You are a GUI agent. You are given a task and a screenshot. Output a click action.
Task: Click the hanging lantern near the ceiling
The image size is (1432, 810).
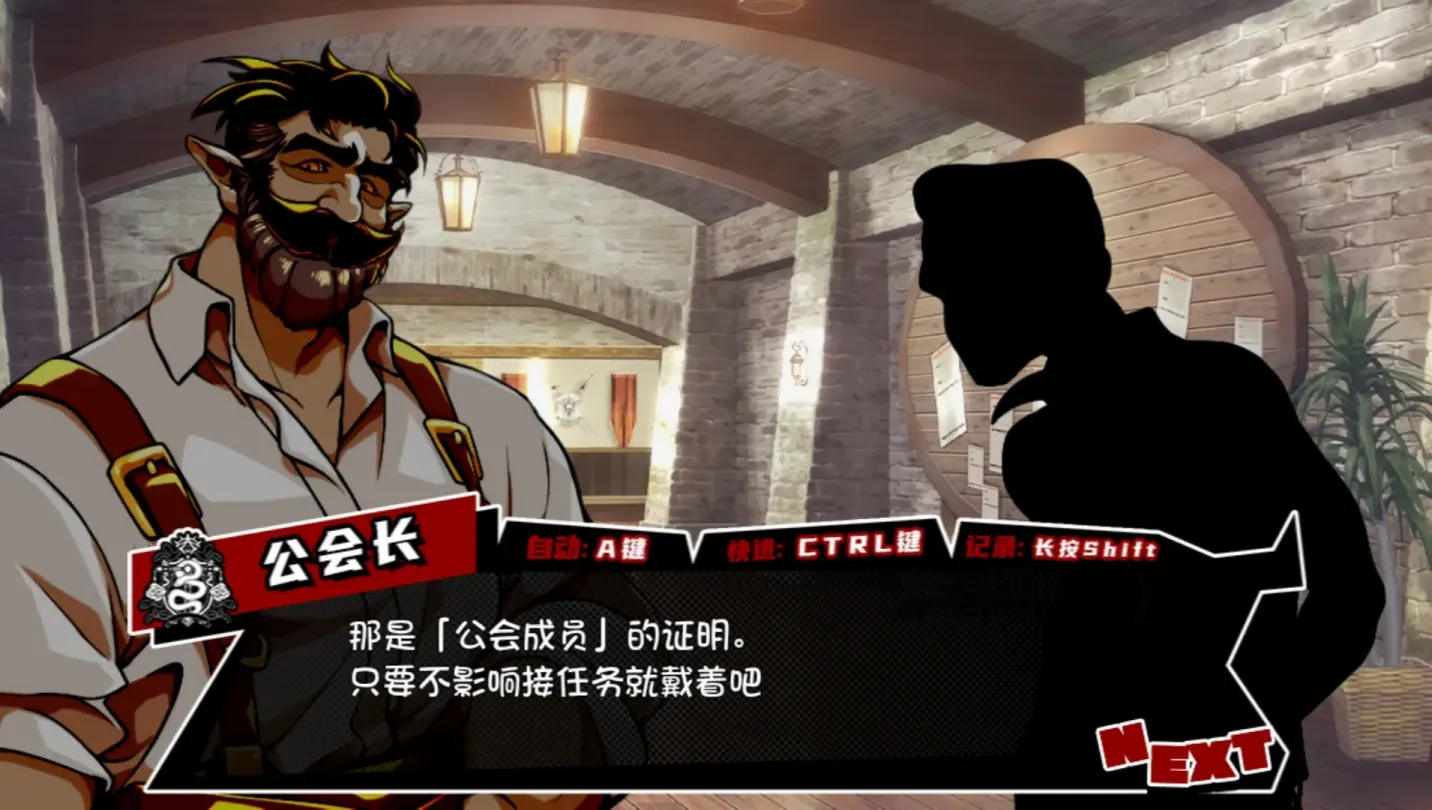(557, 116)
